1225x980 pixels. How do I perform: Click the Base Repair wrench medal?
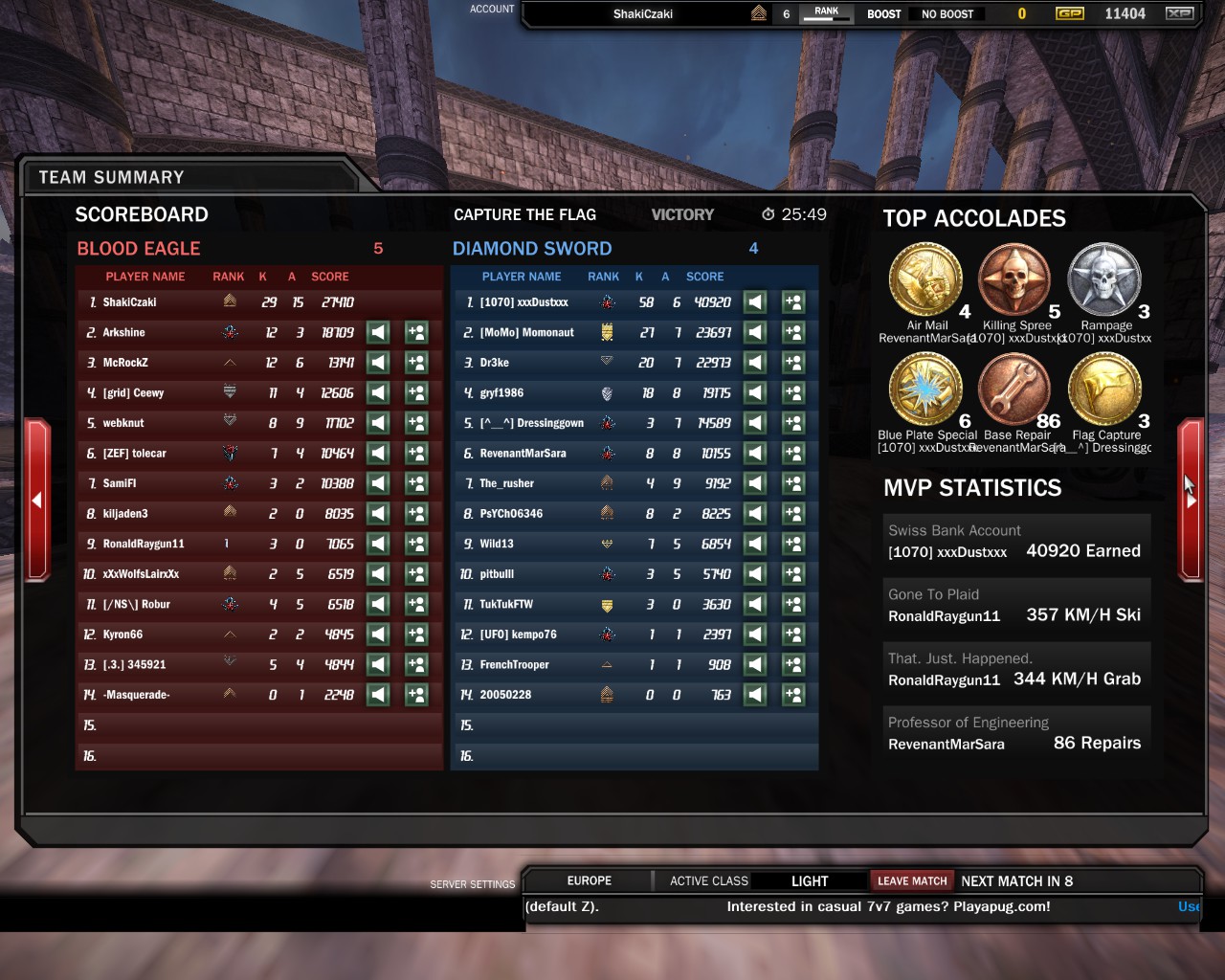point(1014,395)
